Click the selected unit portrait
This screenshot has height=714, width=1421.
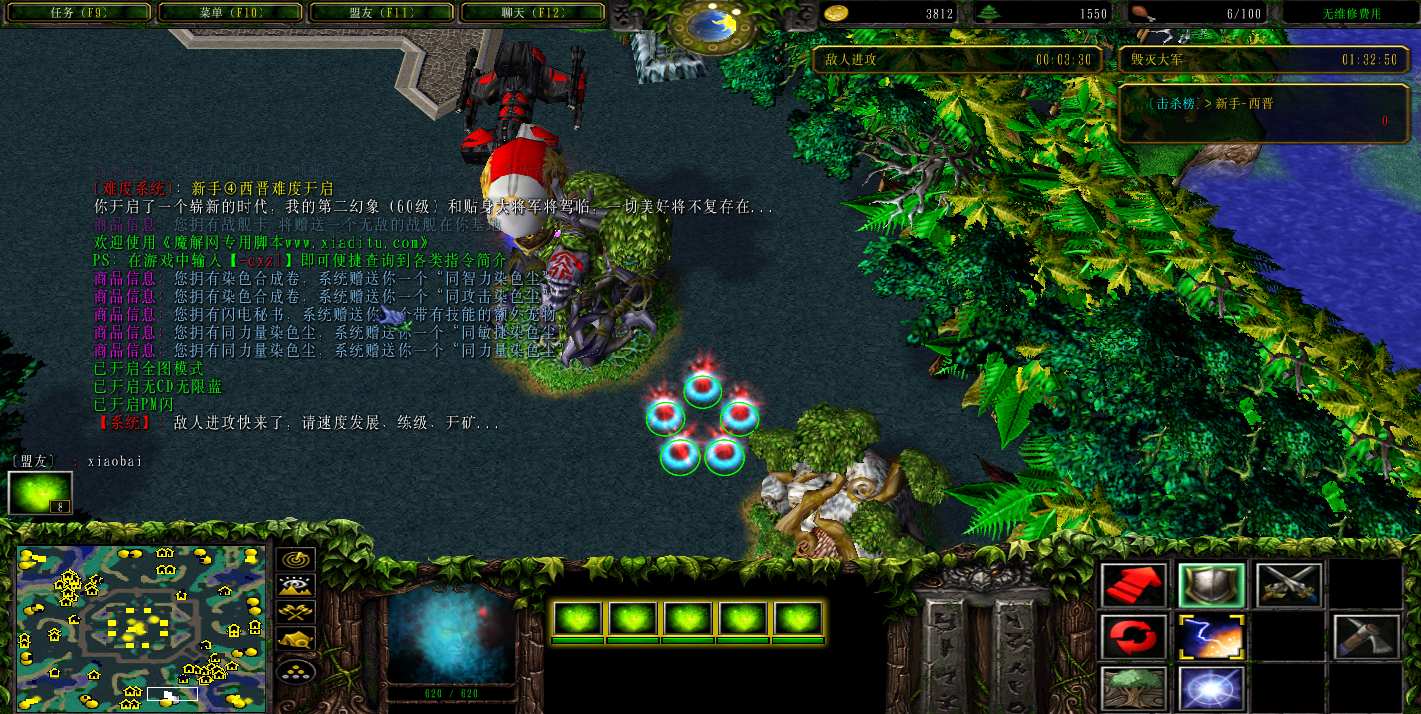[450, 633]
